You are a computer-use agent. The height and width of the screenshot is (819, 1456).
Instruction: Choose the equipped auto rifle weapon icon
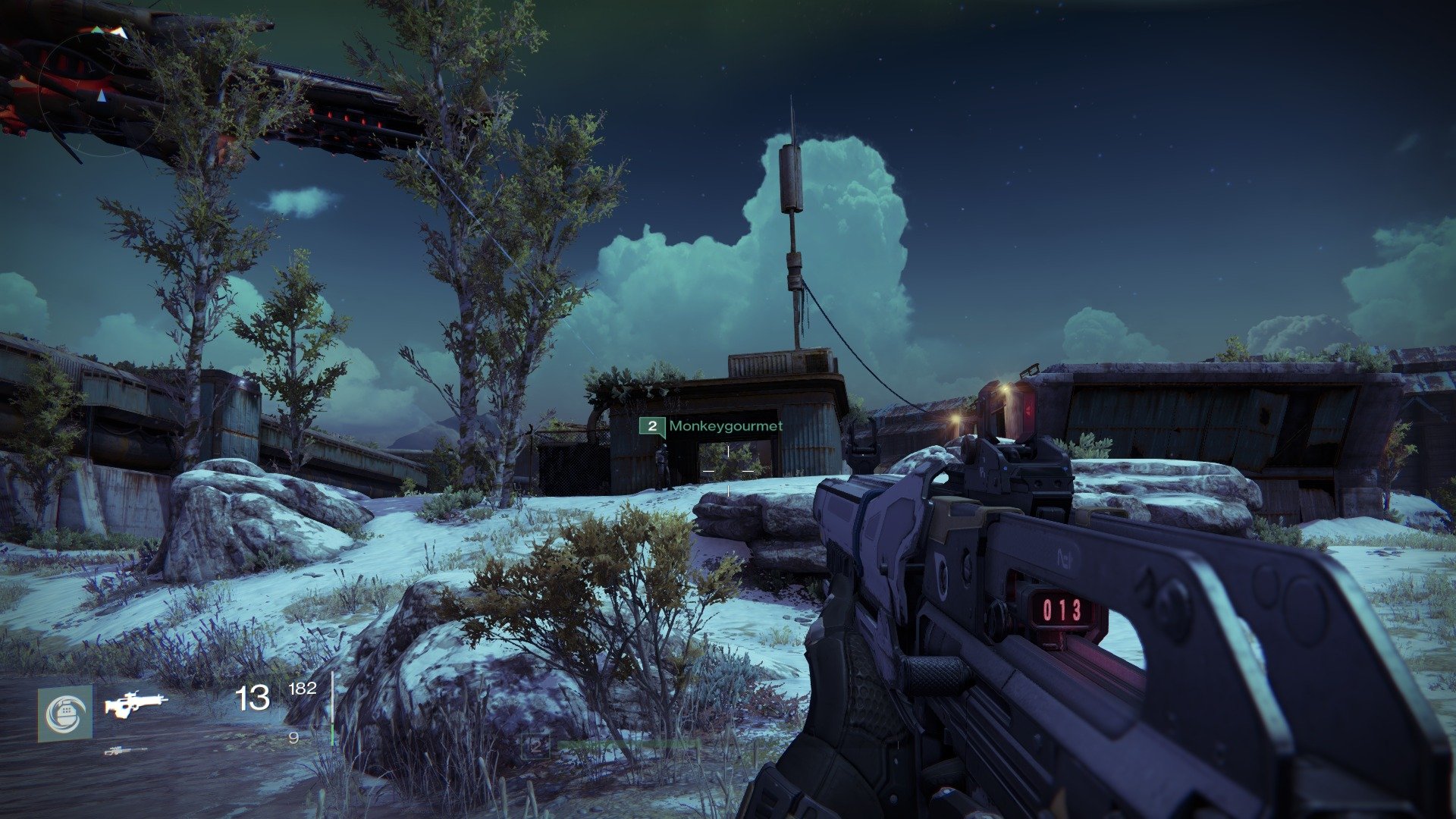[136, 704]
